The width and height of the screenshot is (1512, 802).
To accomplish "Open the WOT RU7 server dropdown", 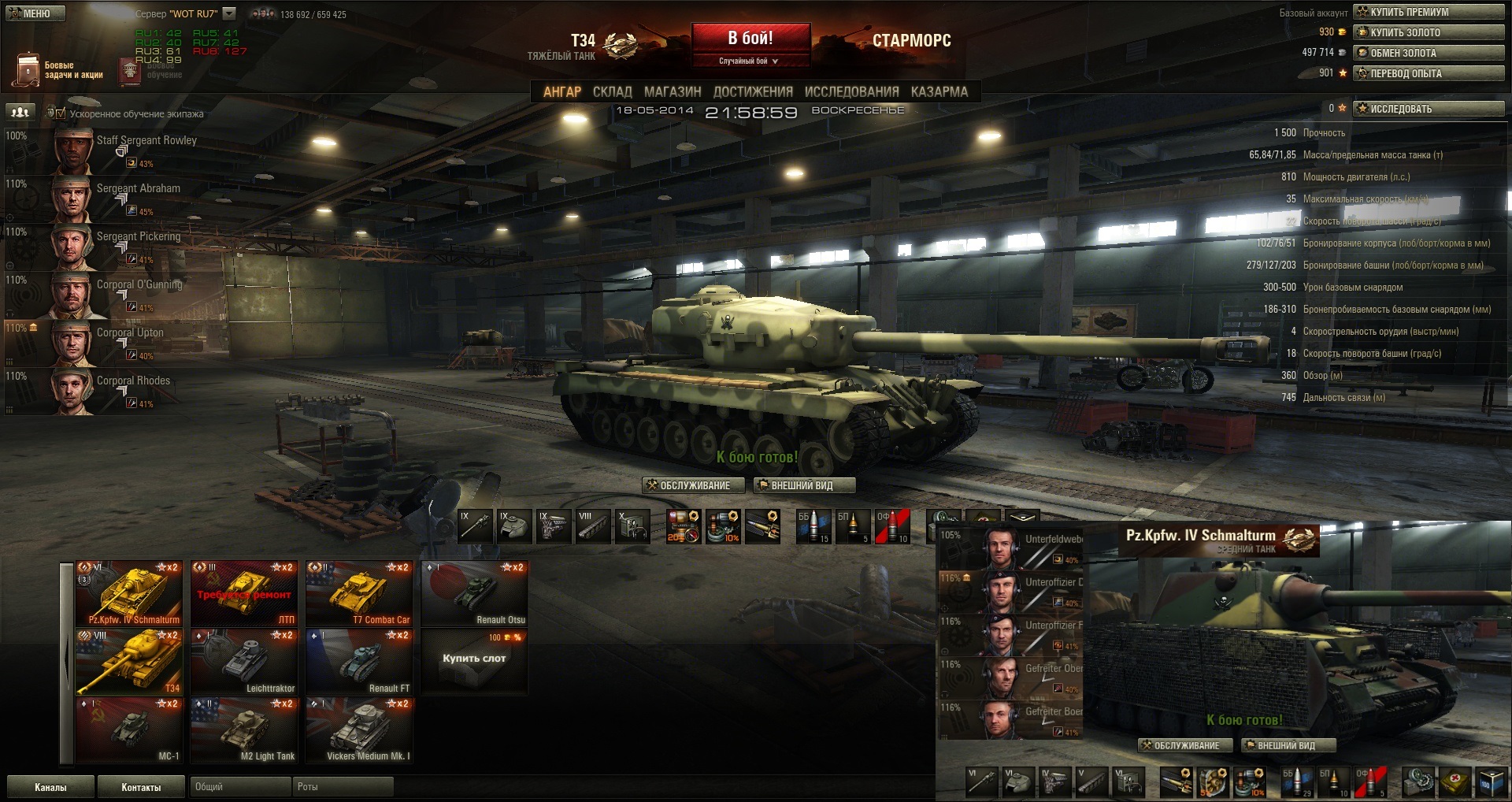I will [x=229, y=13].
